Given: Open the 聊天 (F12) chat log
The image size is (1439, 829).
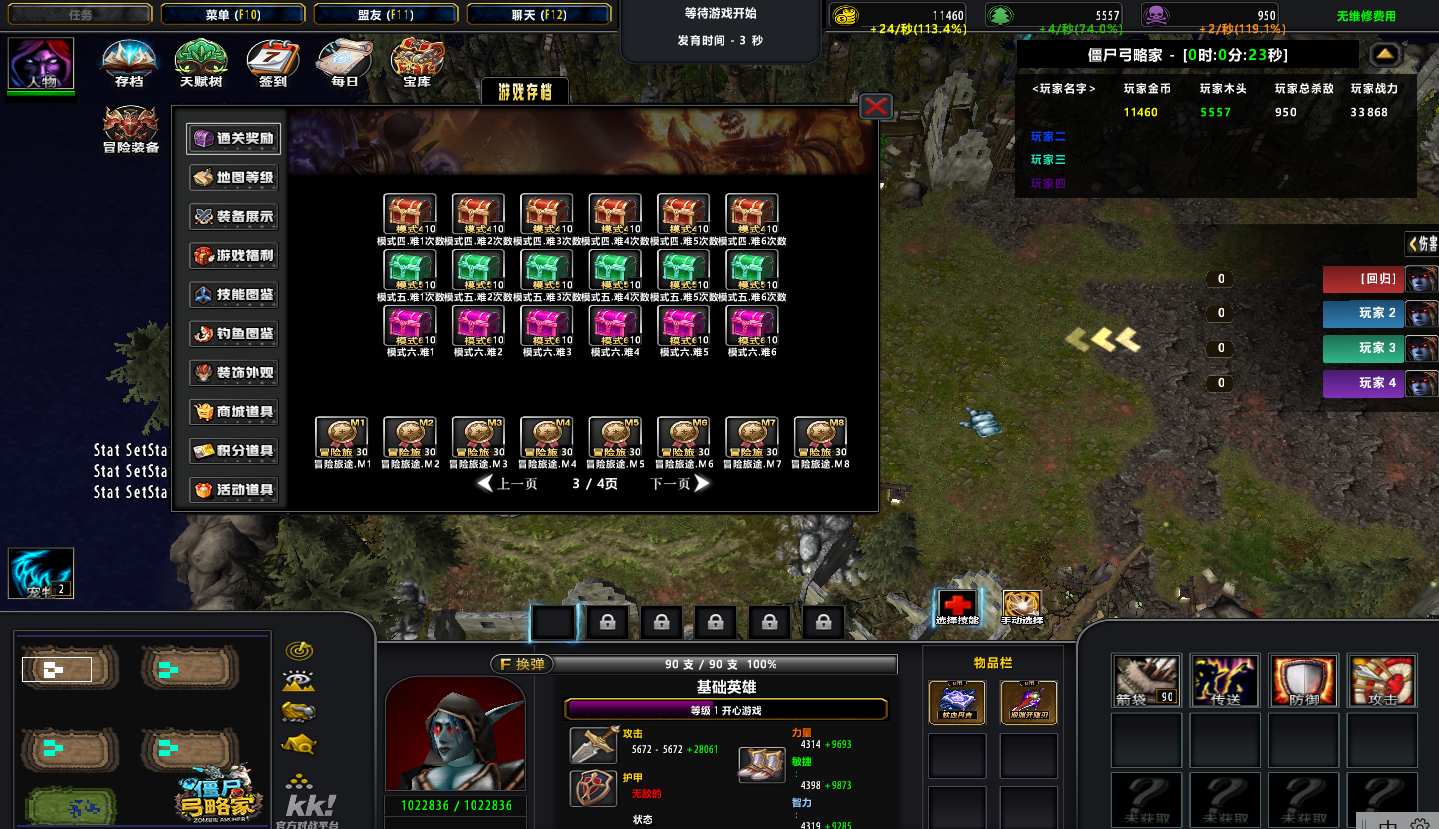Looking at the screenshot, I should (x=539, y=14).
